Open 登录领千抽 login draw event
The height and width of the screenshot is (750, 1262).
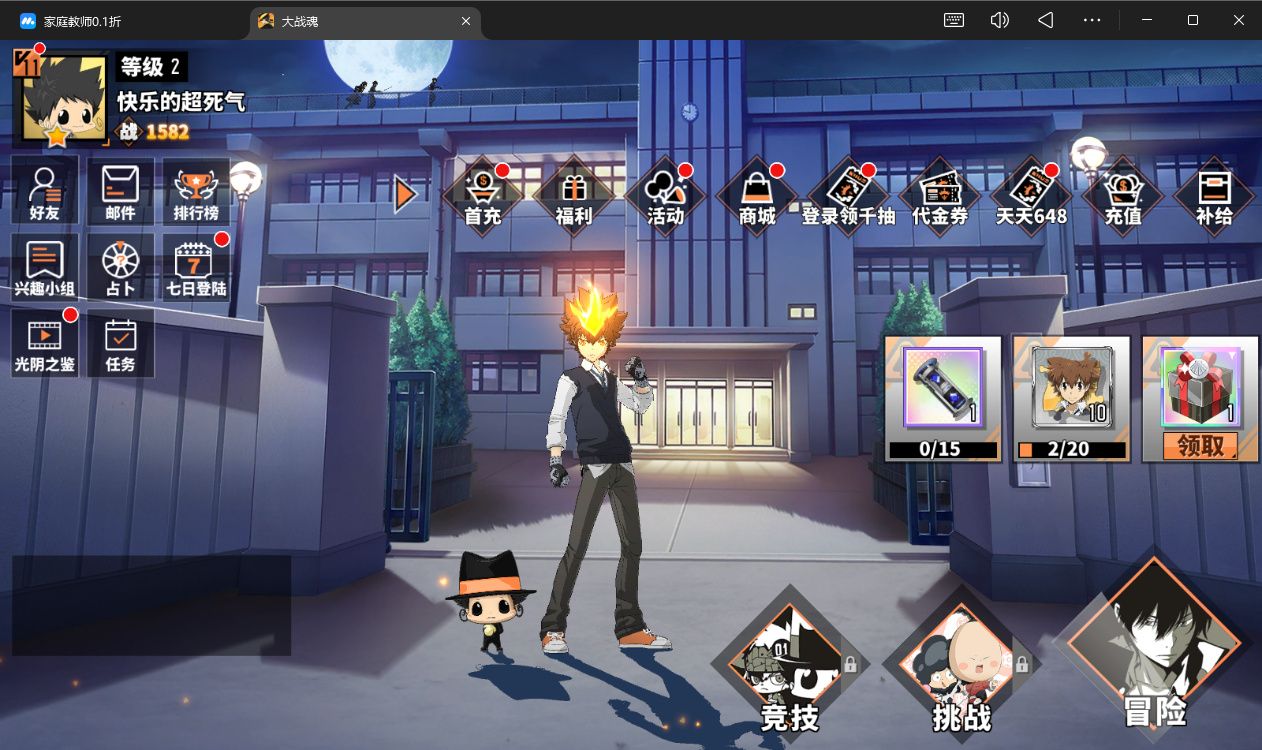(848, 195)
